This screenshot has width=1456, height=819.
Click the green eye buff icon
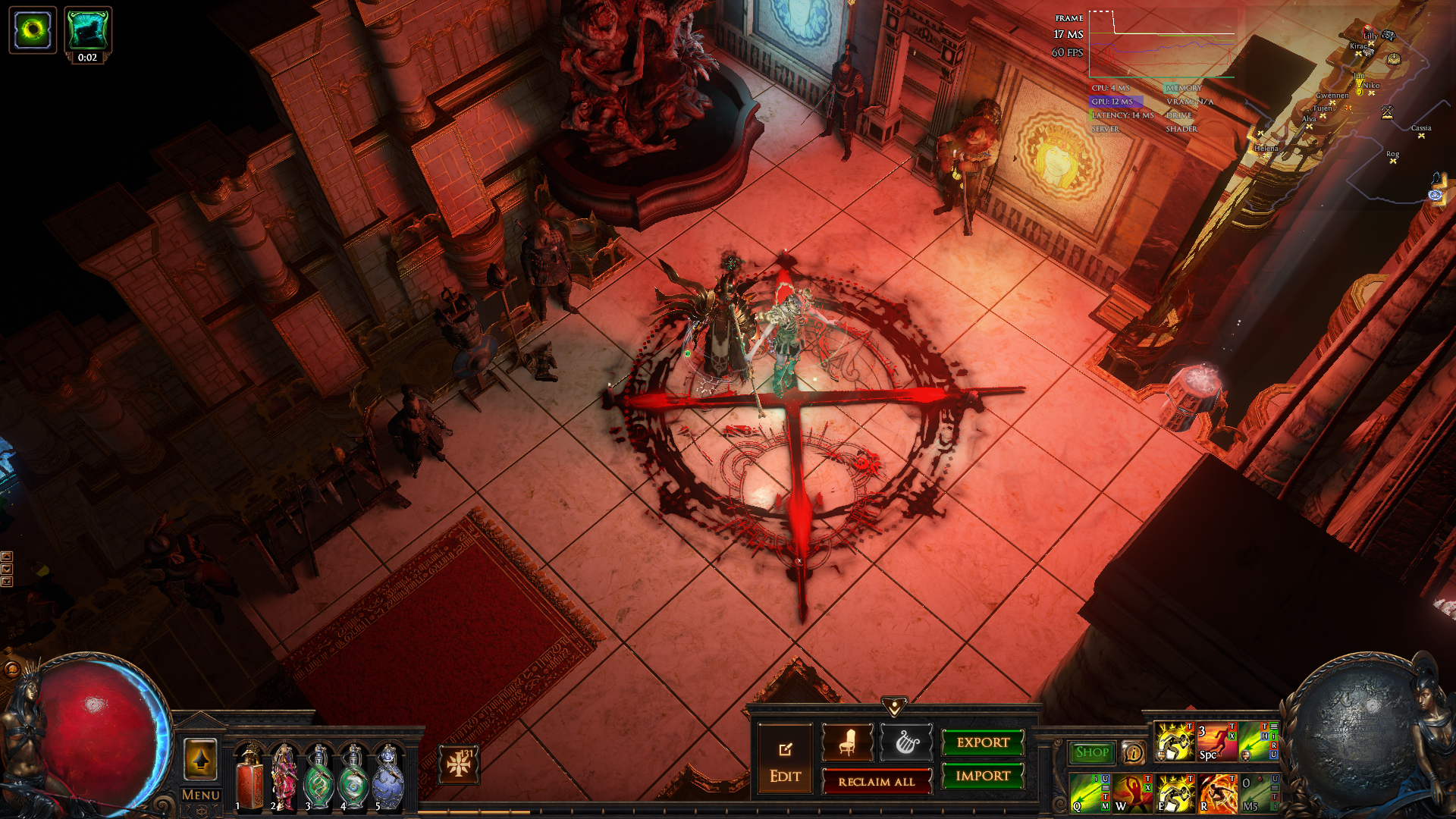[33, 30]
